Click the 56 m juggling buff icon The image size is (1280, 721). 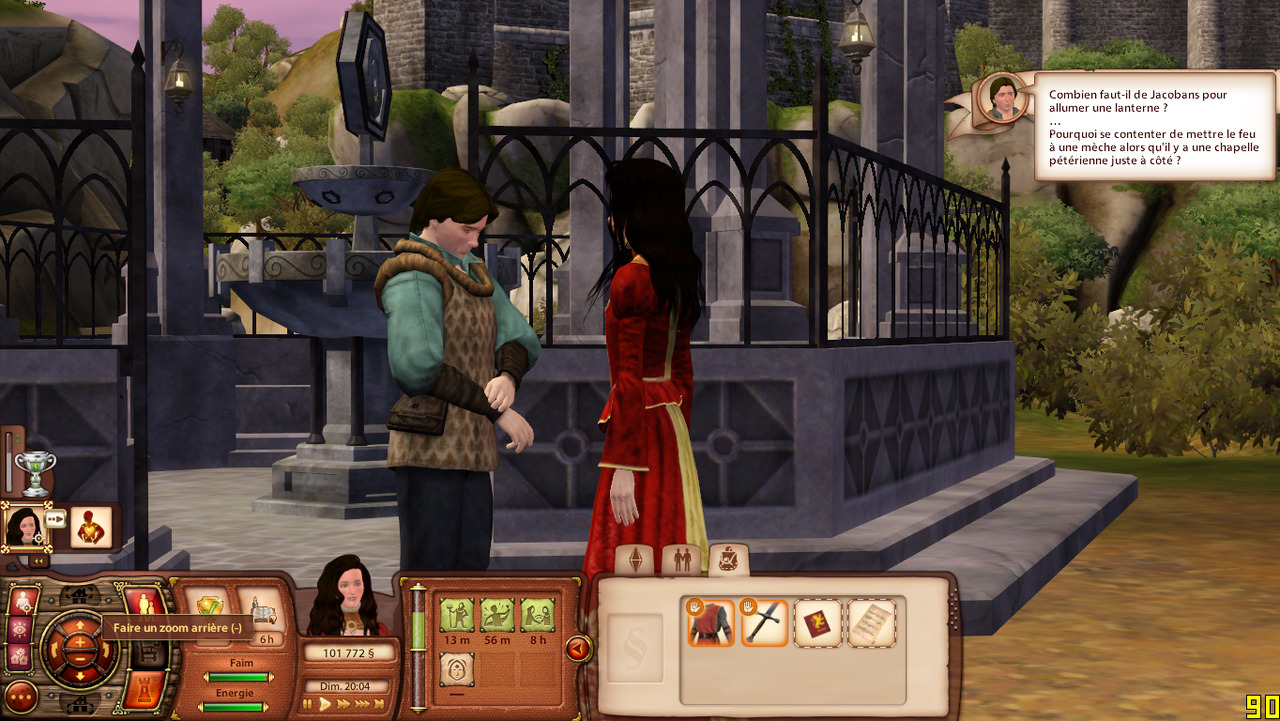497,614
